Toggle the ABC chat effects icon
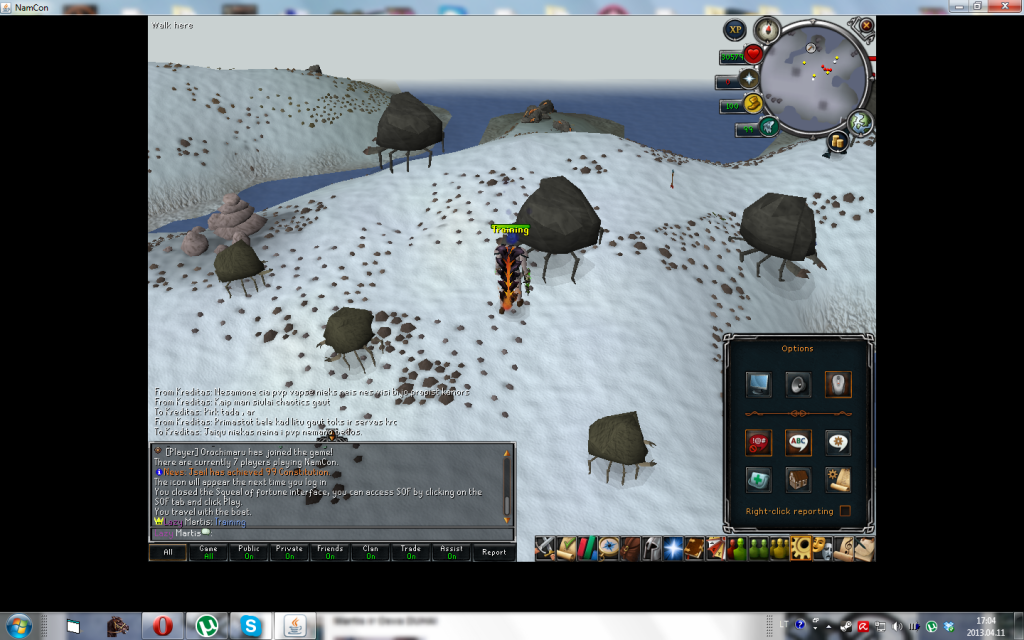 (x=798, y=441)
